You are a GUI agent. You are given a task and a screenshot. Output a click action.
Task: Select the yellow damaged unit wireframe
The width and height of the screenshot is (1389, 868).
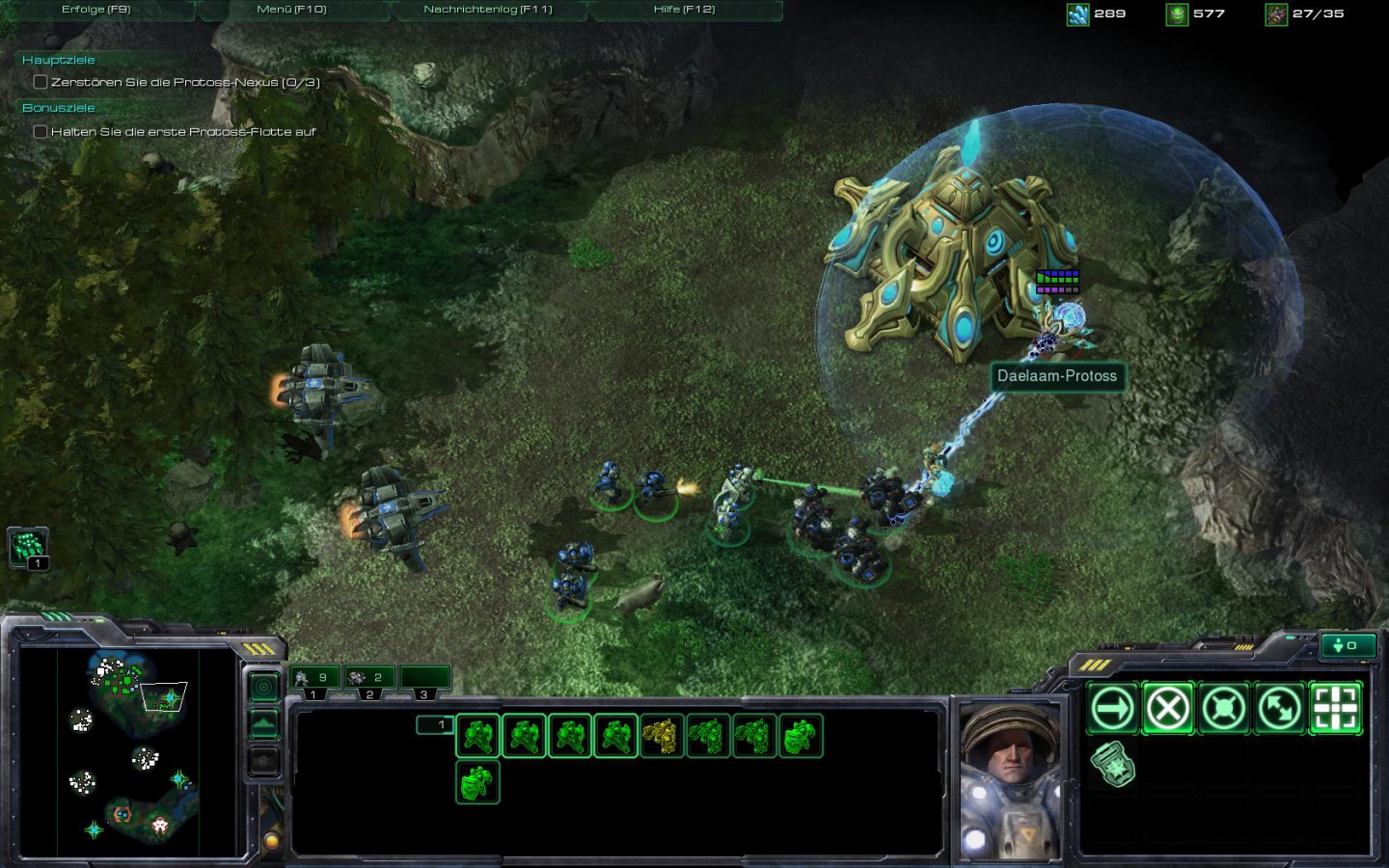pos(662,737)
